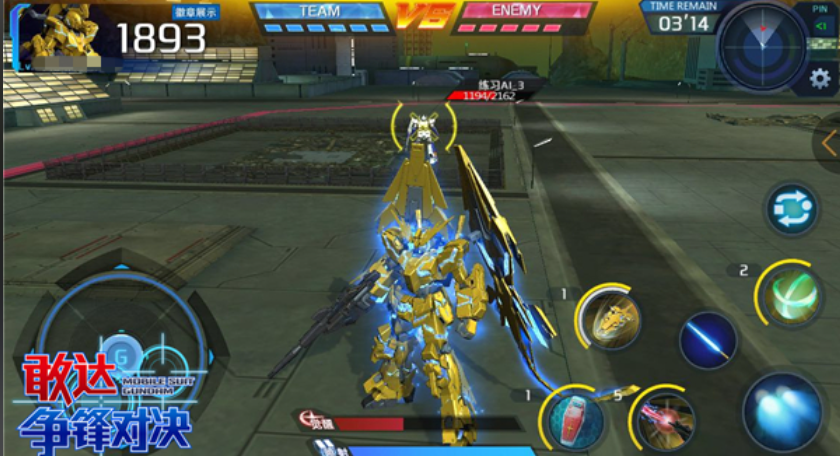840x456 pixels.
Task: Expand the orange arrow side panel
Action: coord(829,143)
